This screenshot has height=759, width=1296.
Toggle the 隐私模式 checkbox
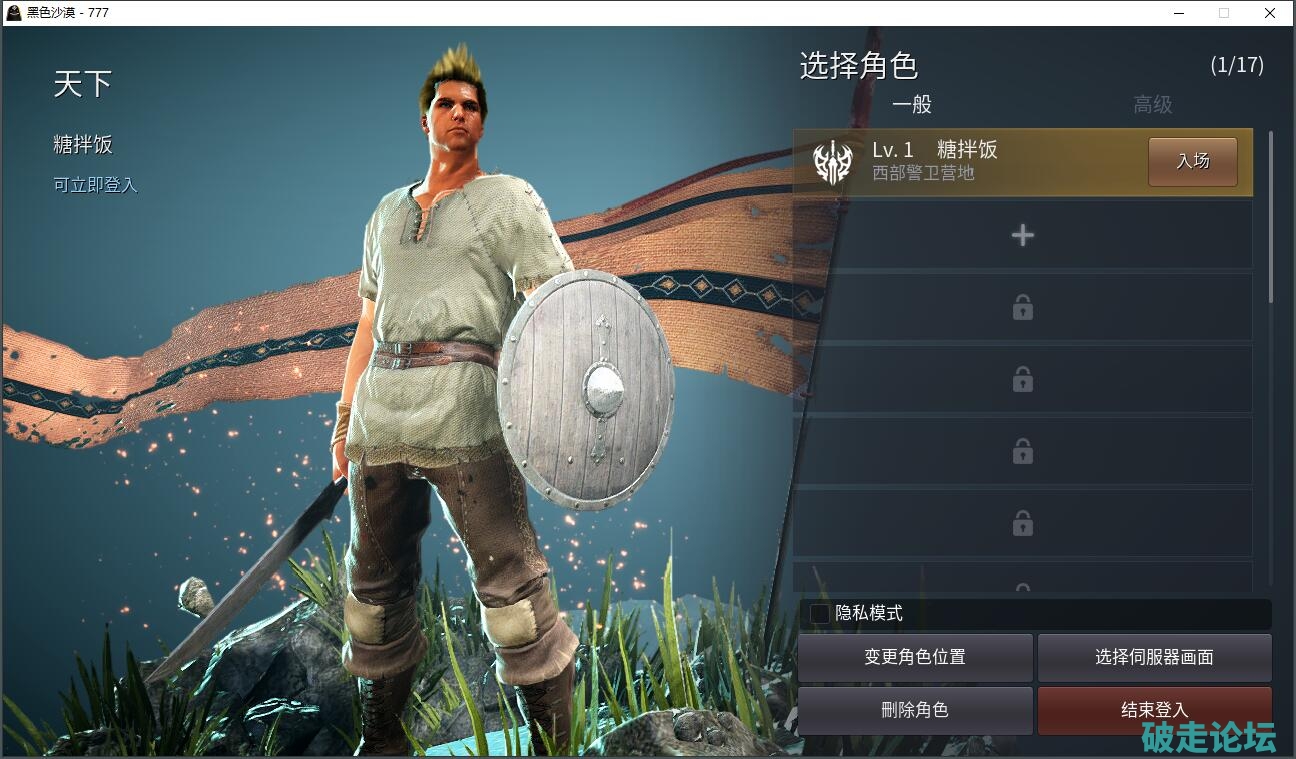pyautogui.click(x=820, y=614)
